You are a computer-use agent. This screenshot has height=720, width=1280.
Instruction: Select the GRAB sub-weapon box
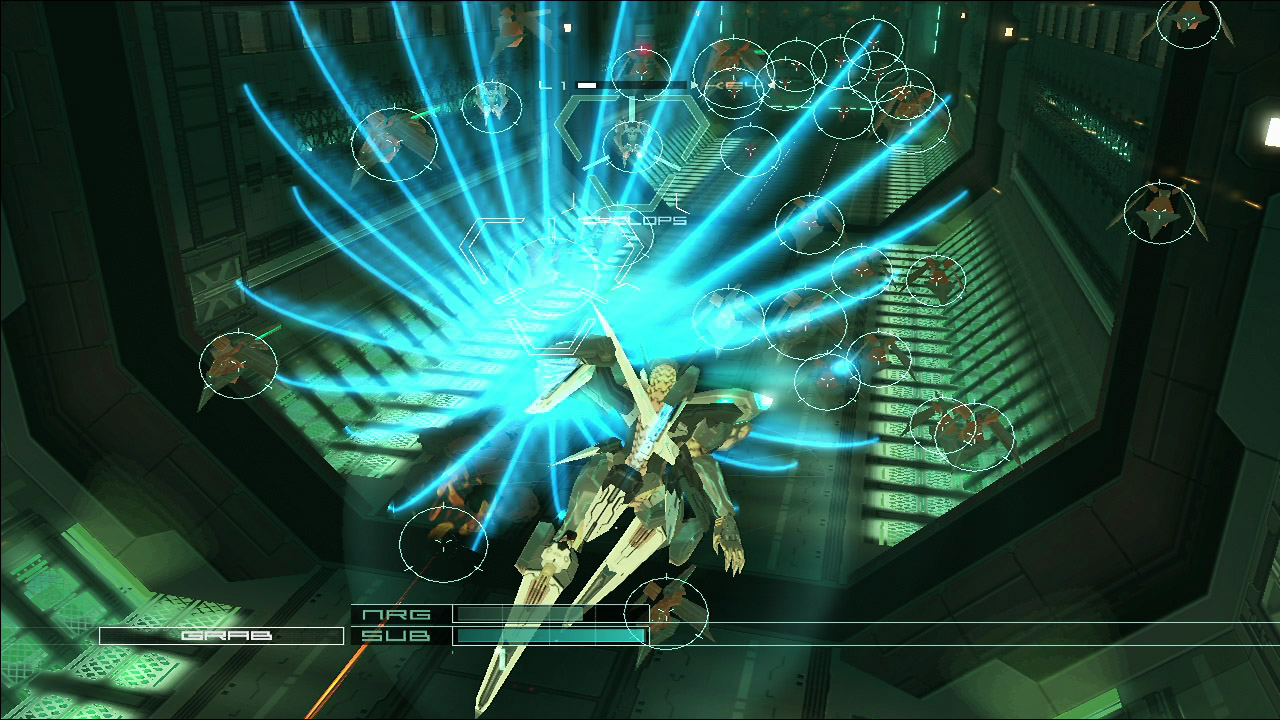221,635
